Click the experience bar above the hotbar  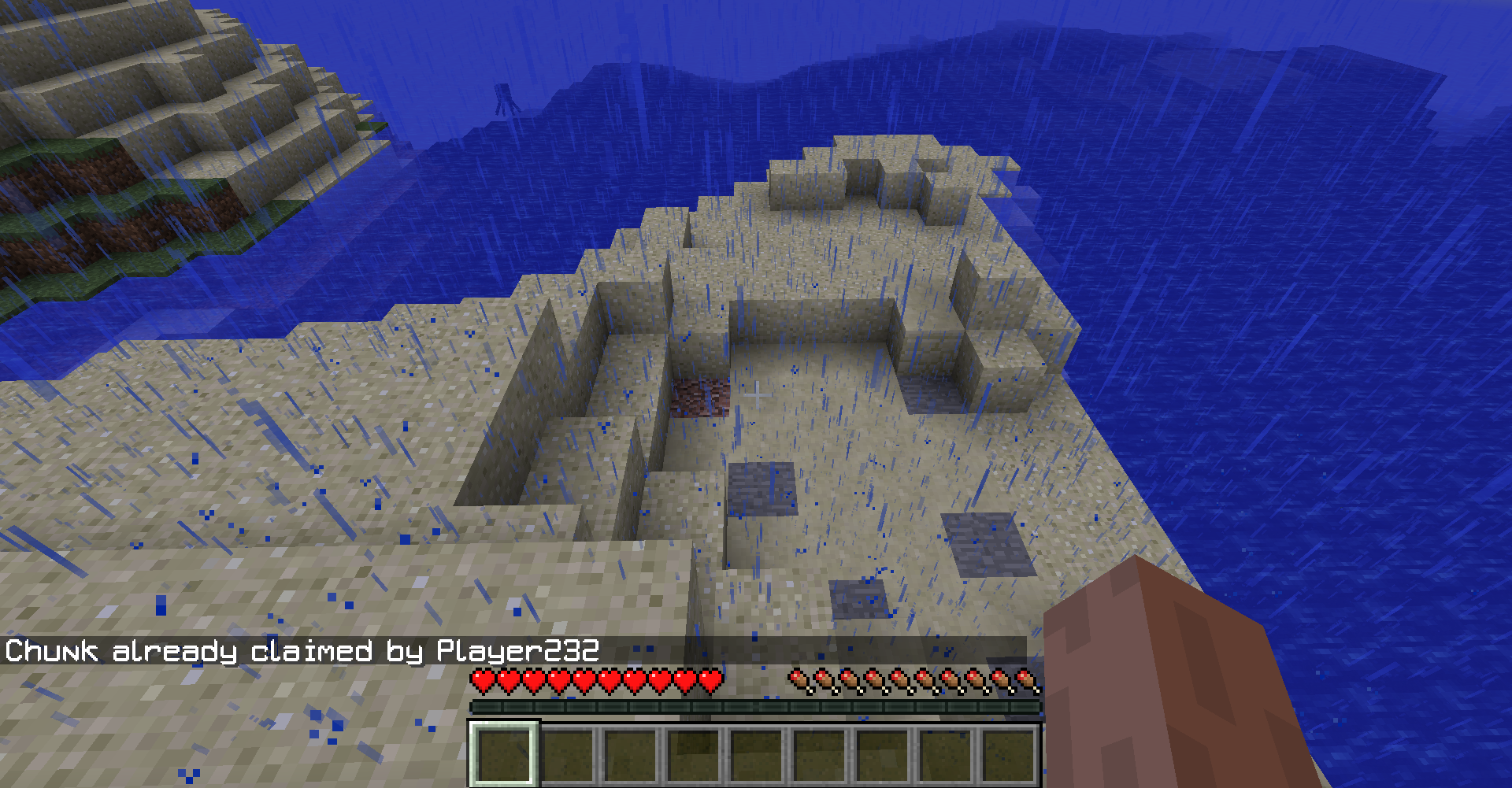(756, 707)
